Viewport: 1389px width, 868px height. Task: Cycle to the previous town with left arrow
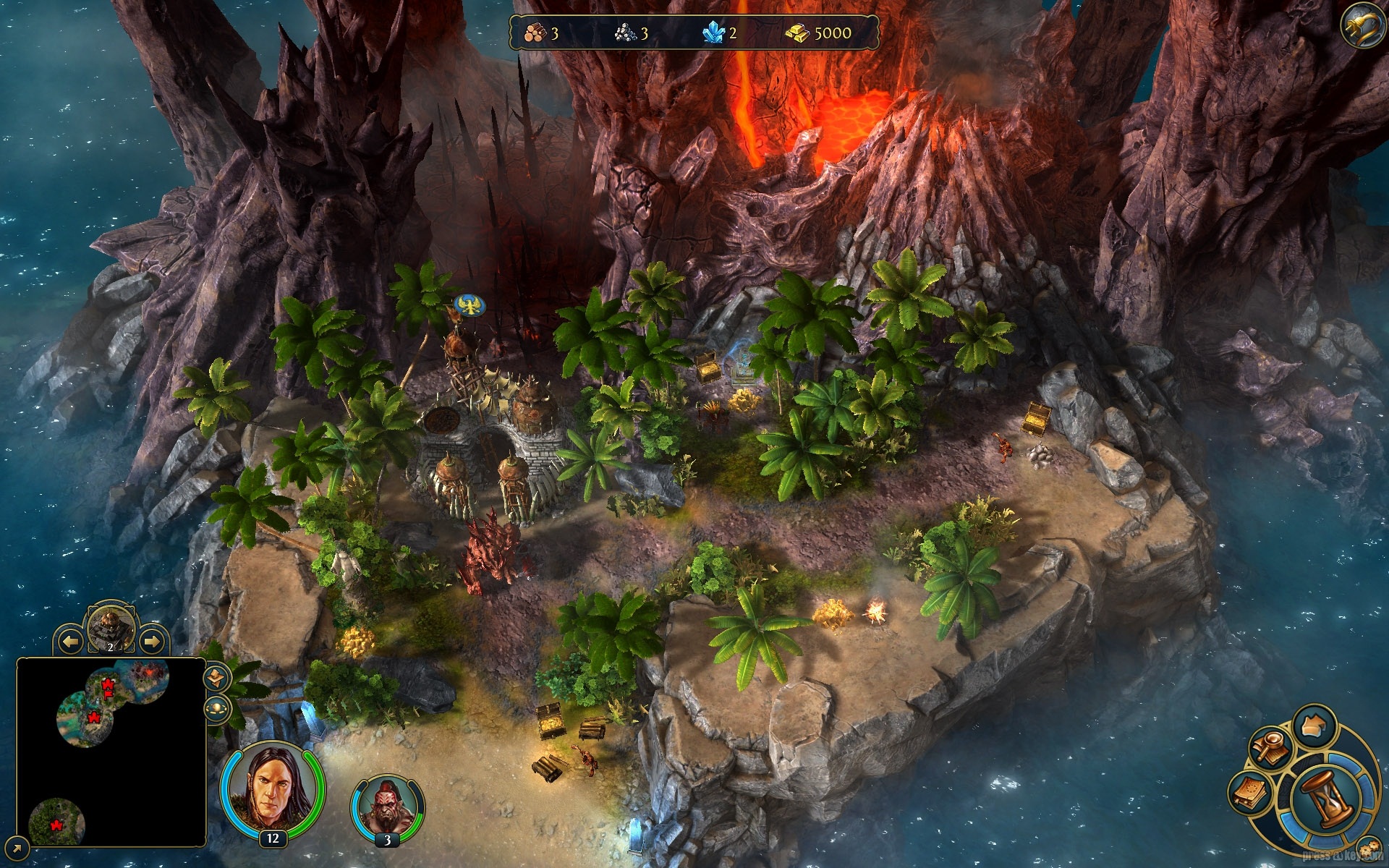pyautogui.click(x=70, y=641)
